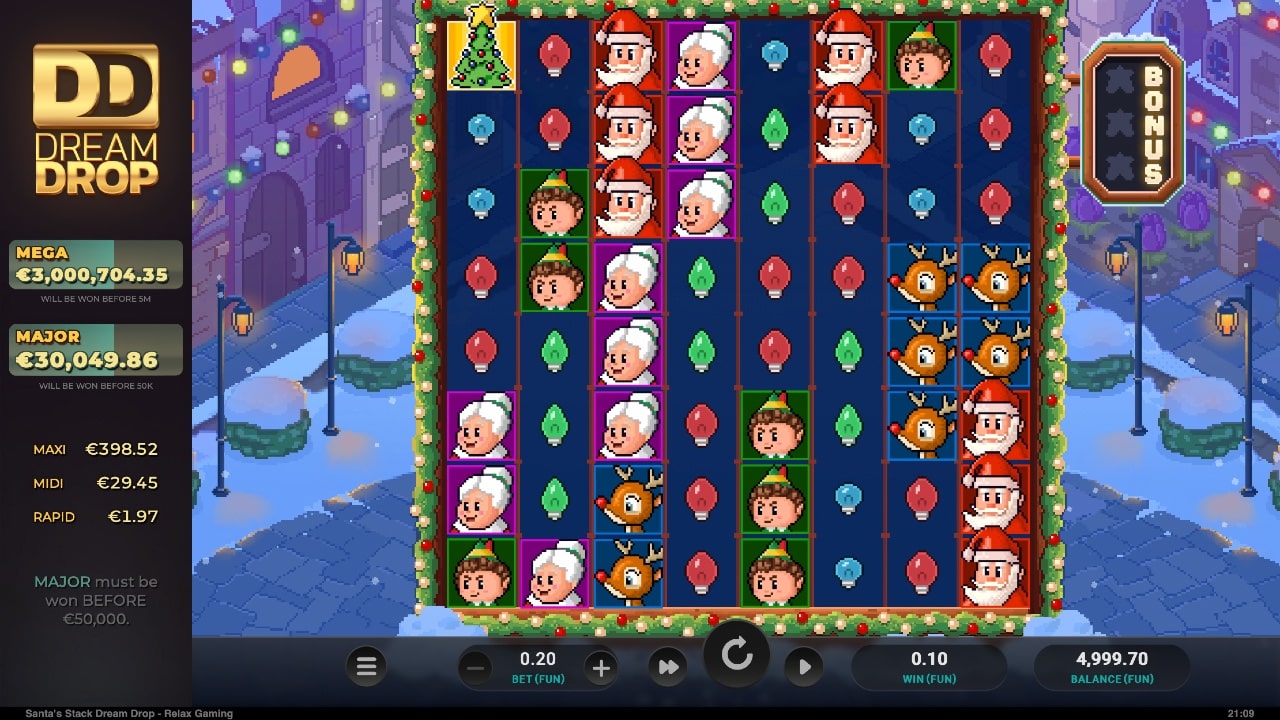Click an elf symbol on the grid
The image size is (1280, 720).
[x=555, y=205]
